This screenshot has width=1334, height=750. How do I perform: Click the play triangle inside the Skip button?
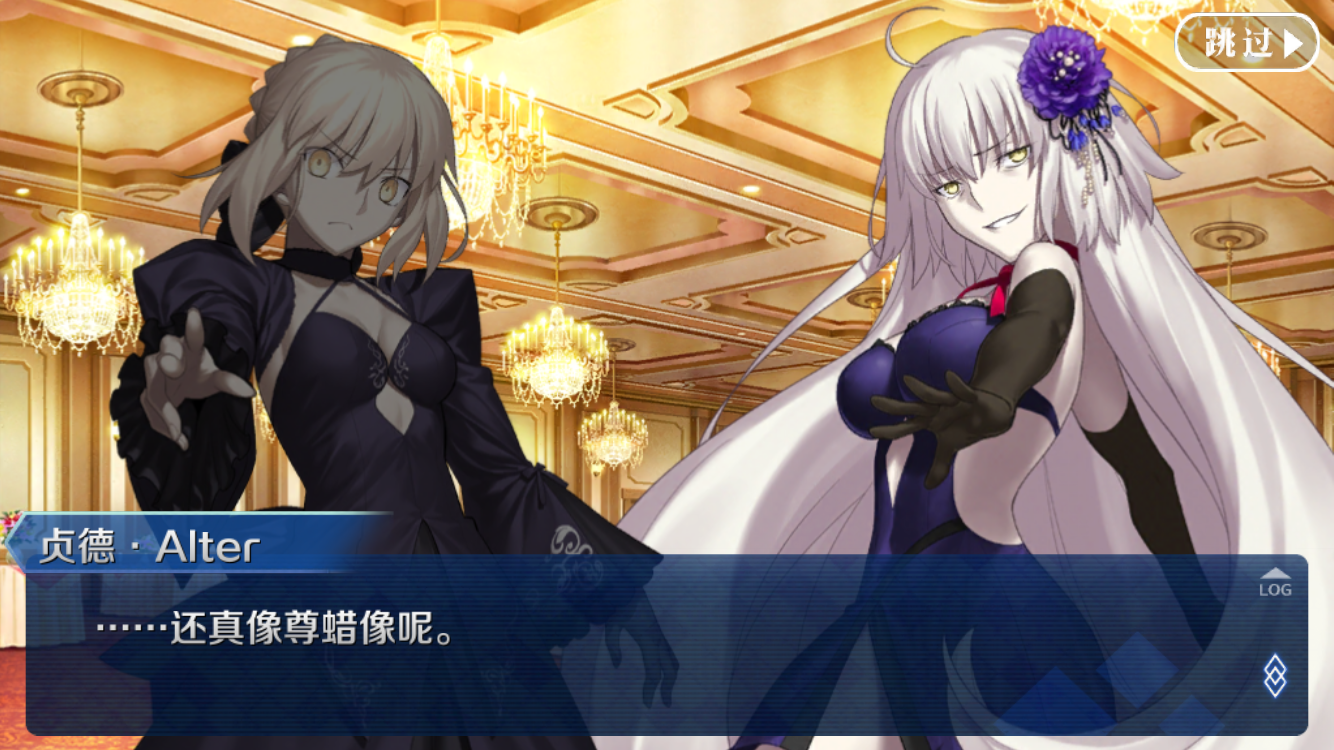click(x=1291, y=43)
